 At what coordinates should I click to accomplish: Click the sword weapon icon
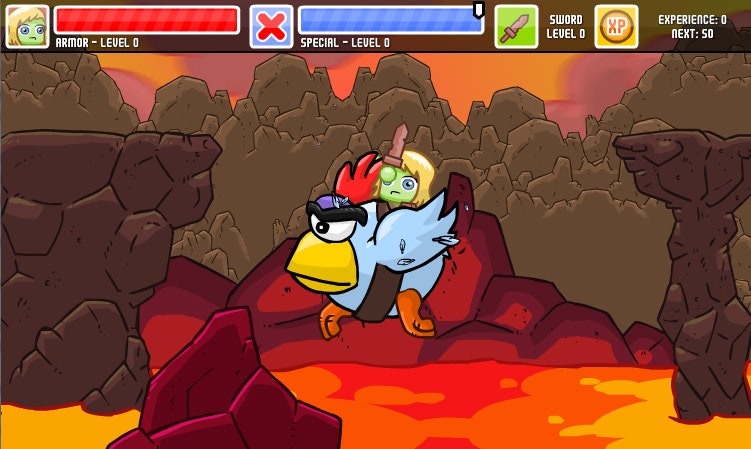(x=516, y=27)
